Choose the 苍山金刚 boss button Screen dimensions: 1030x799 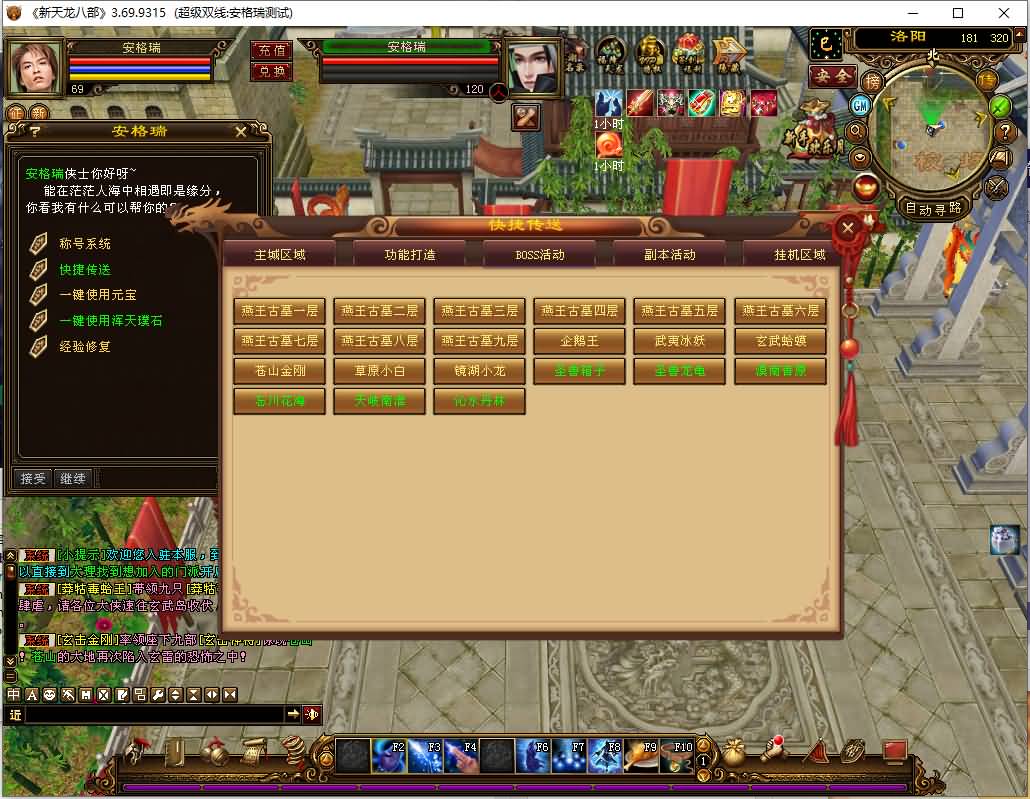279,371
